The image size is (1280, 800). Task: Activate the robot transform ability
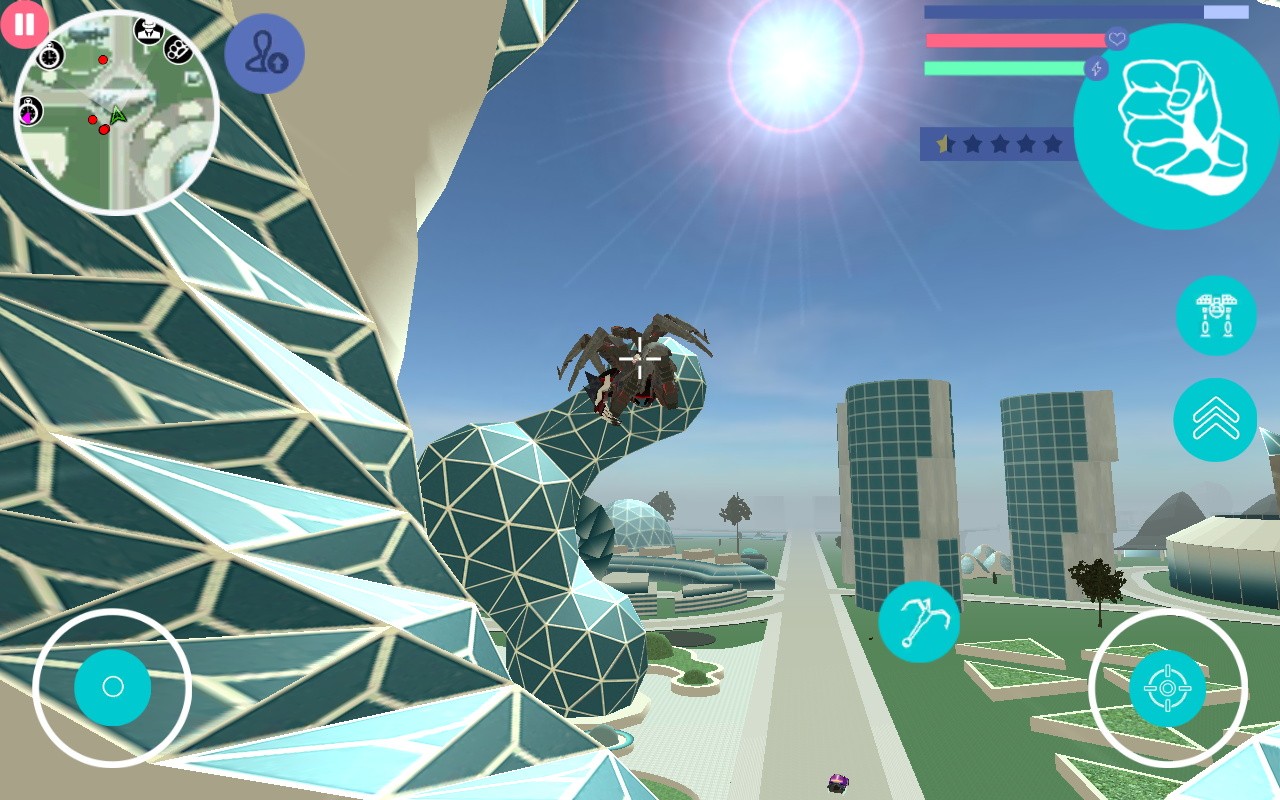click(x=1215, y=313)
